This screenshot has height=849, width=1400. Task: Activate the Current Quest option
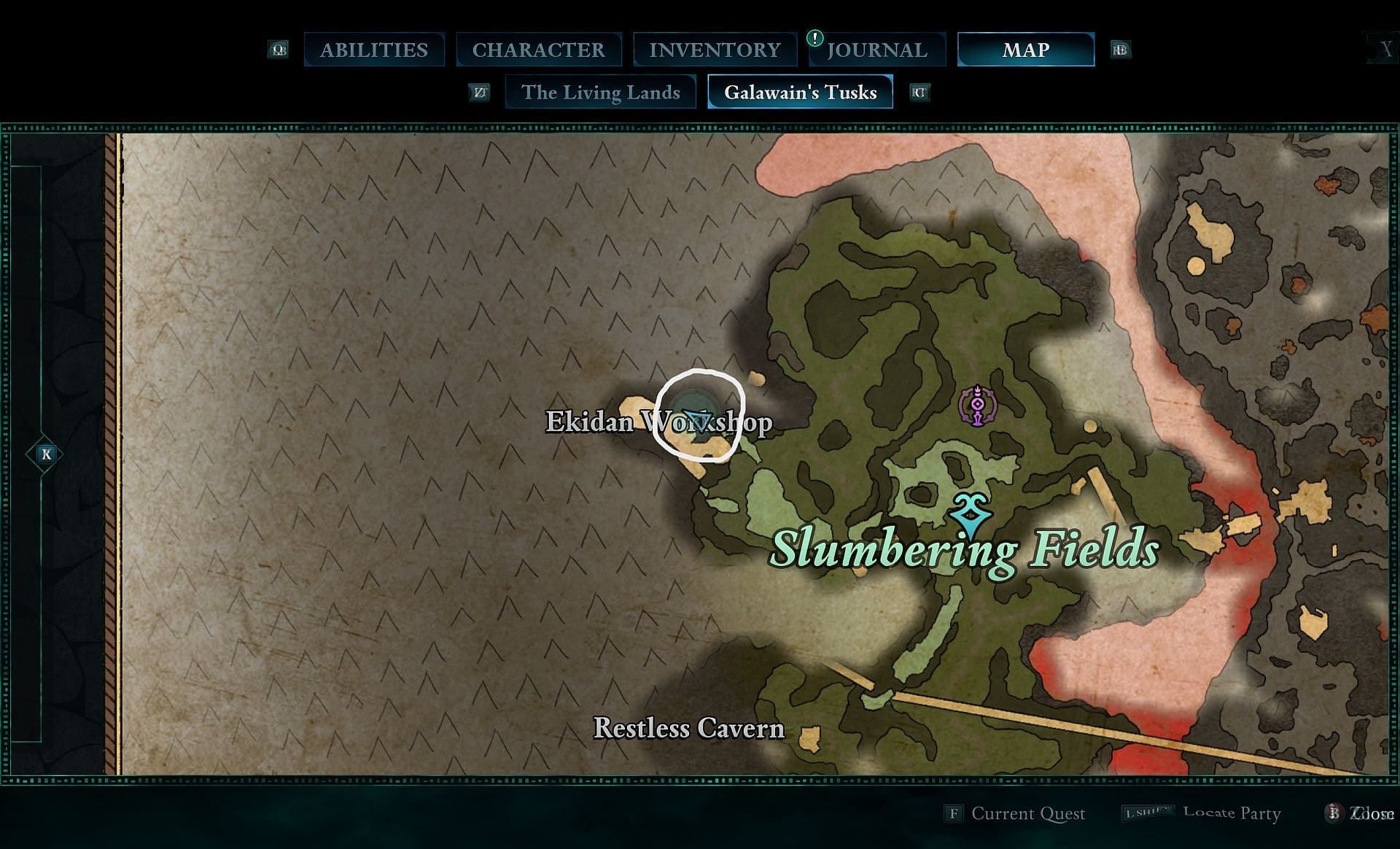click(1027, 814)
